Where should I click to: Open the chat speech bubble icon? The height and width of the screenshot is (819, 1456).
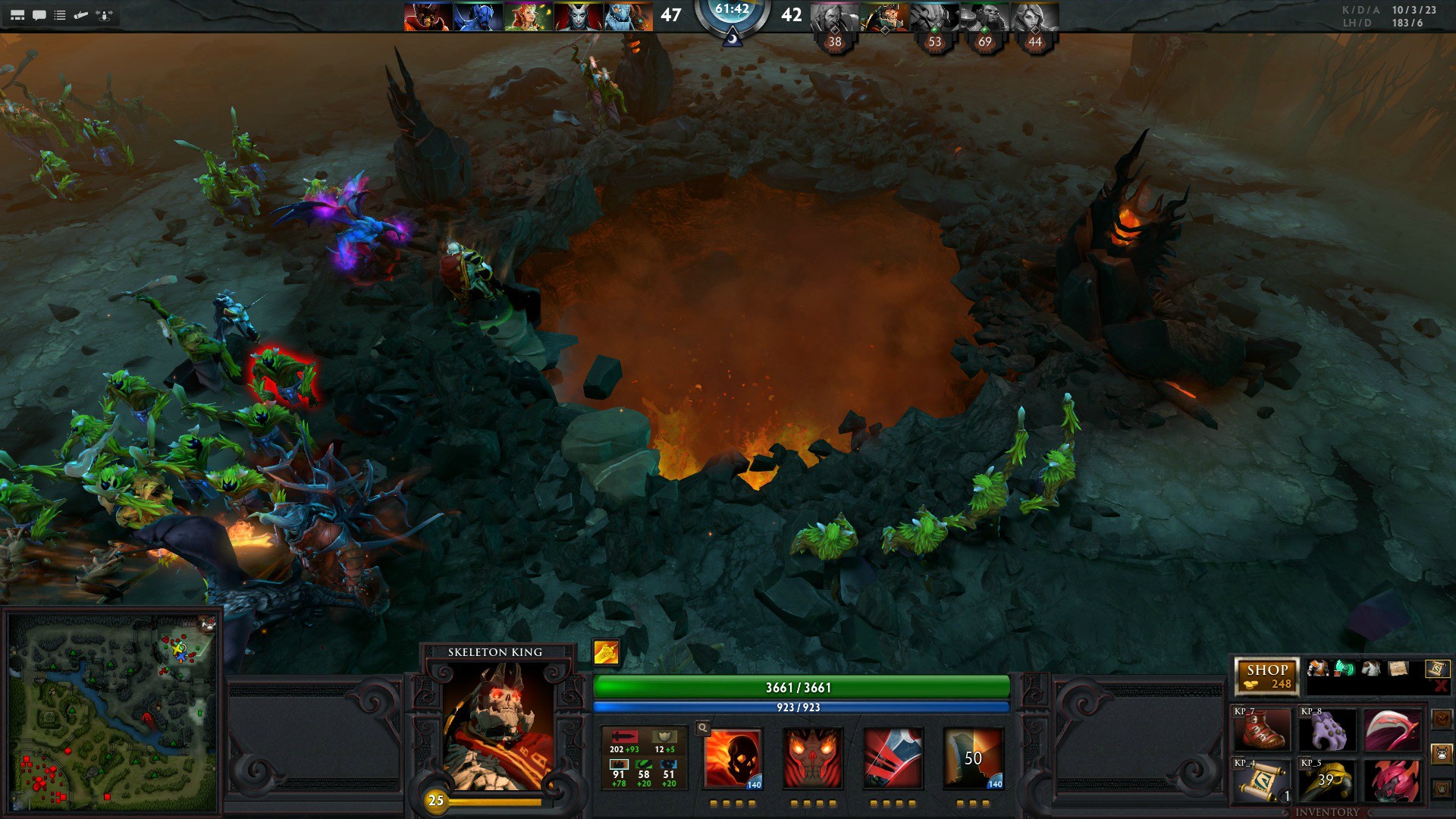pyautogui.click(x=39, y=15)
